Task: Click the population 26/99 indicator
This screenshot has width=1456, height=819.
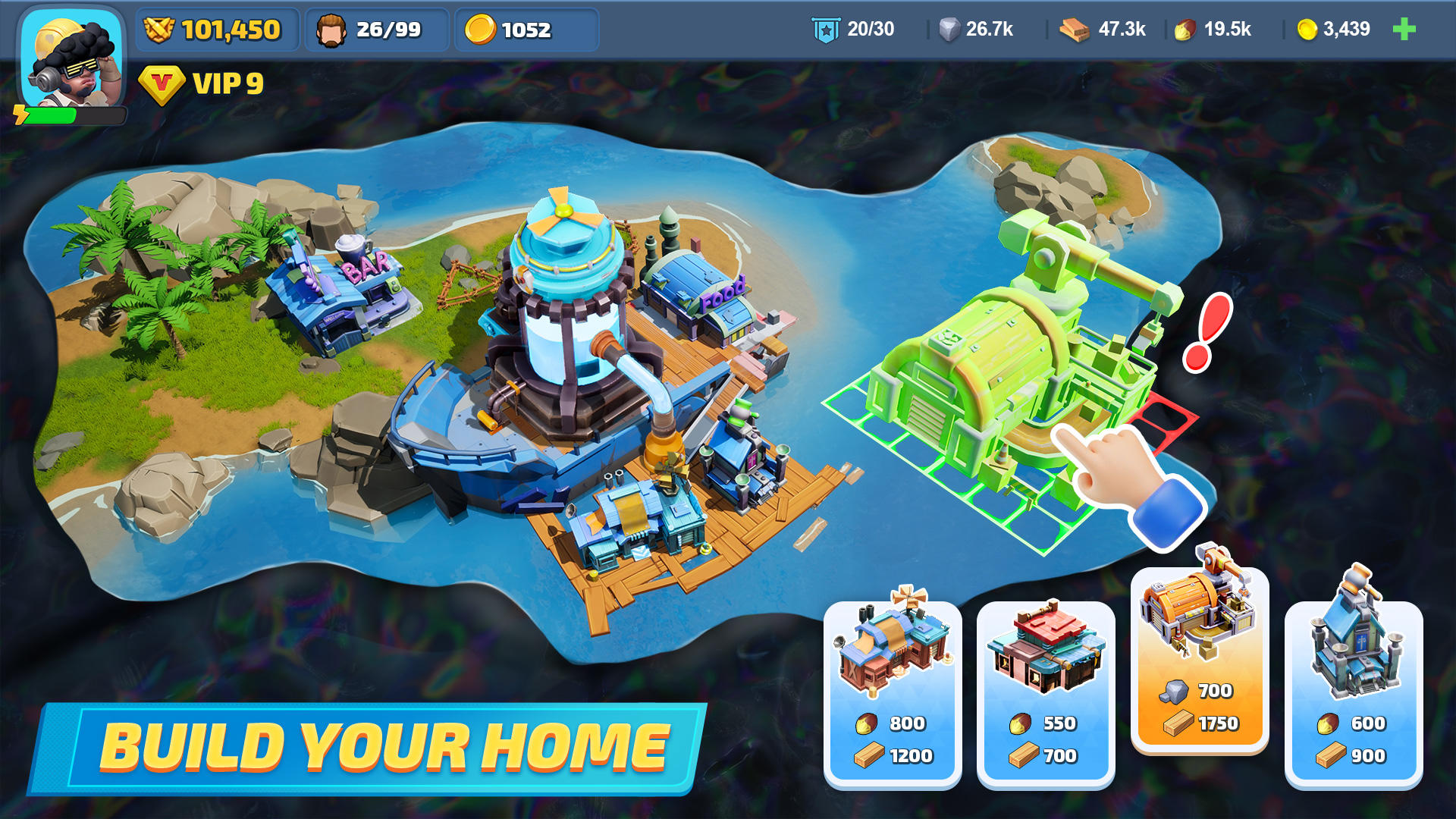Action: pos(375,30)
